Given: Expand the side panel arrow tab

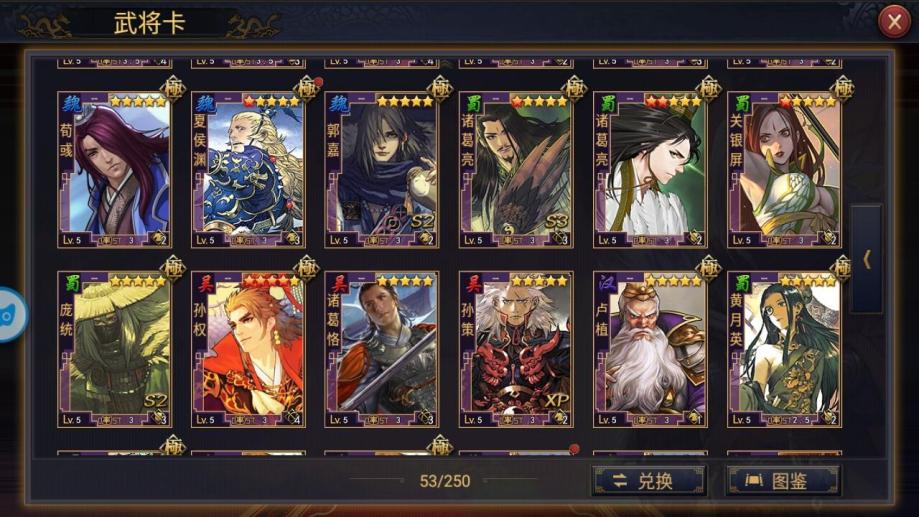Looking at the screenshot, I should tap(866, 259).
